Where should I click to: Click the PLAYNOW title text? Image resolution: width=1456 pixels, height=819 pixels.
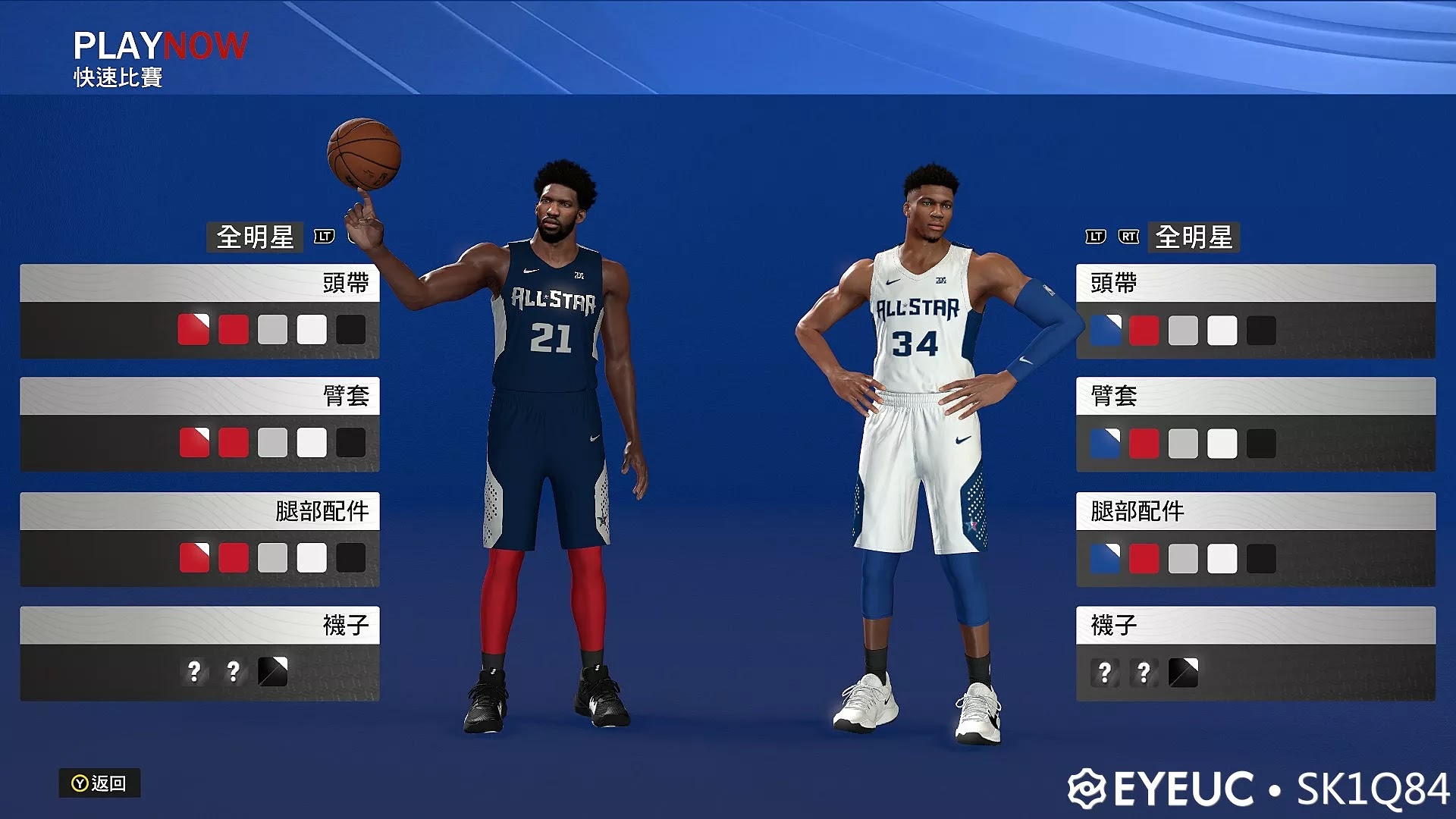(159, 44)
